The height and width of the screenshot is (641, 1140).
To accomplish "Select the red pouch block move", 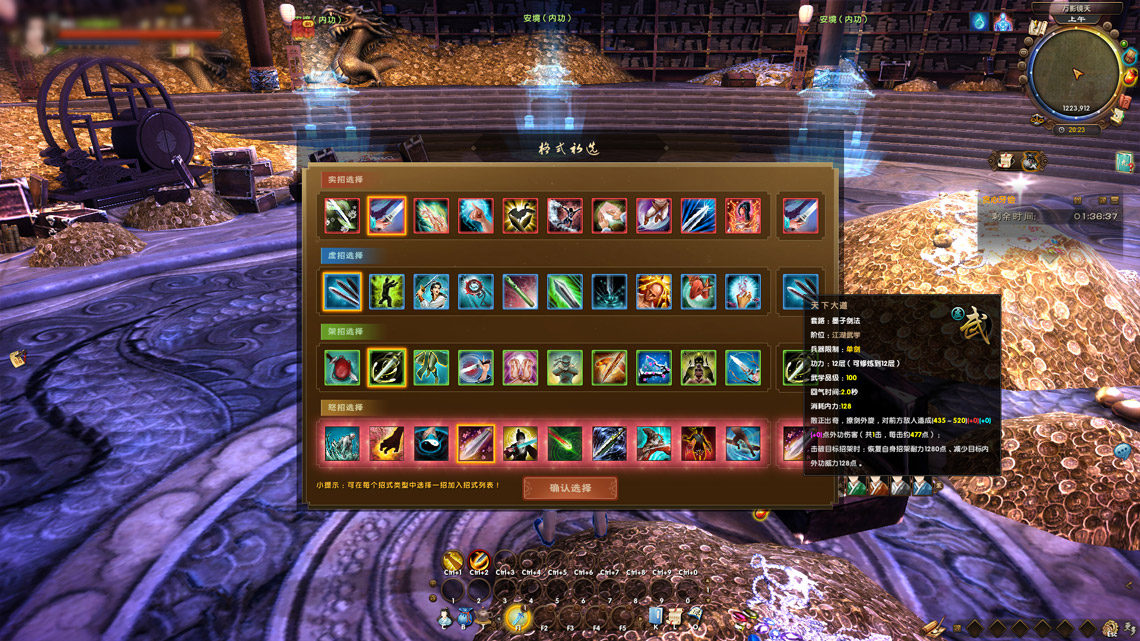I will 342,368.
